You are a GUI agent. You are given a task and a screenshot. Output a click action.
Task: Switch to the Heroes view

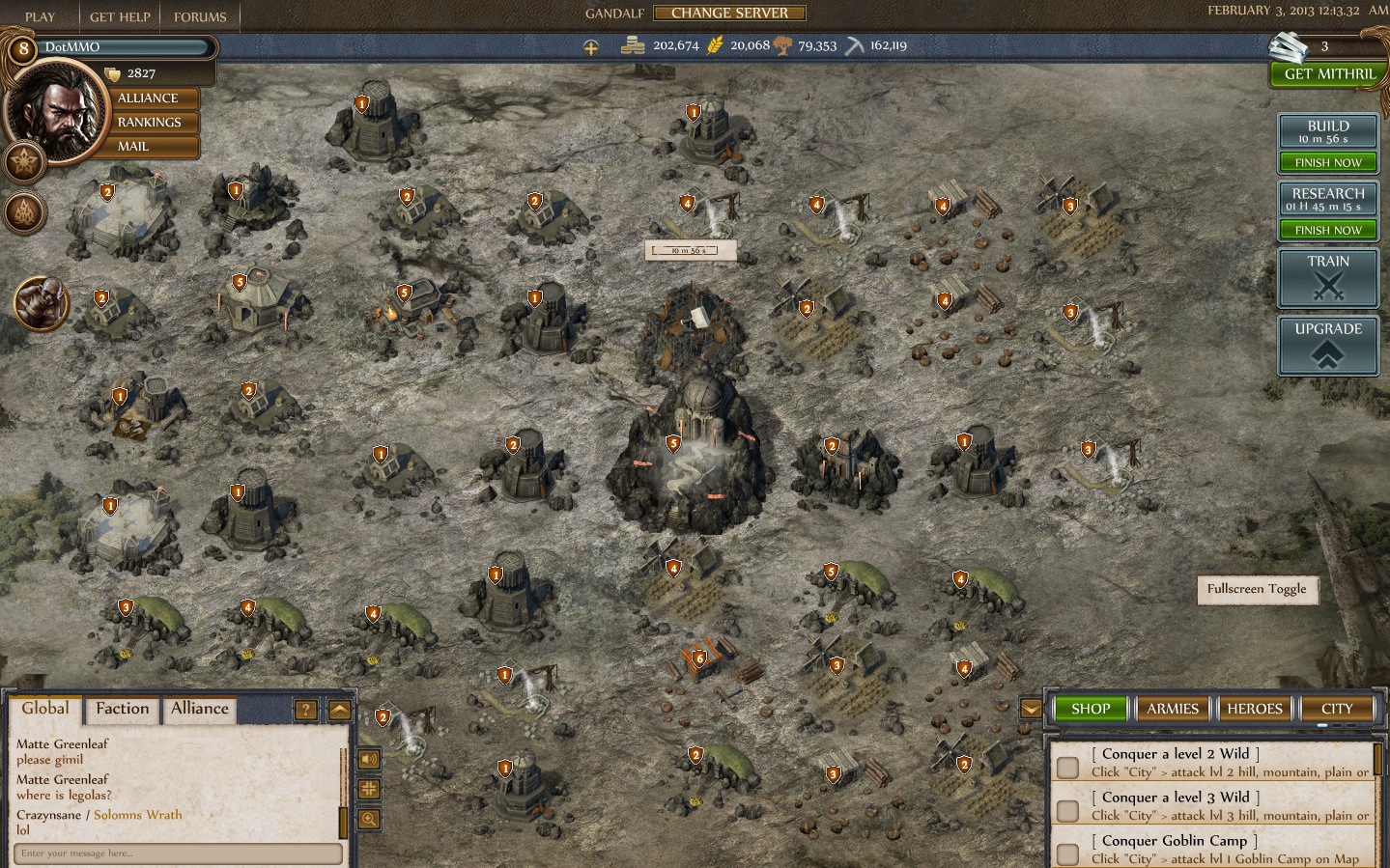(1255, 709)
